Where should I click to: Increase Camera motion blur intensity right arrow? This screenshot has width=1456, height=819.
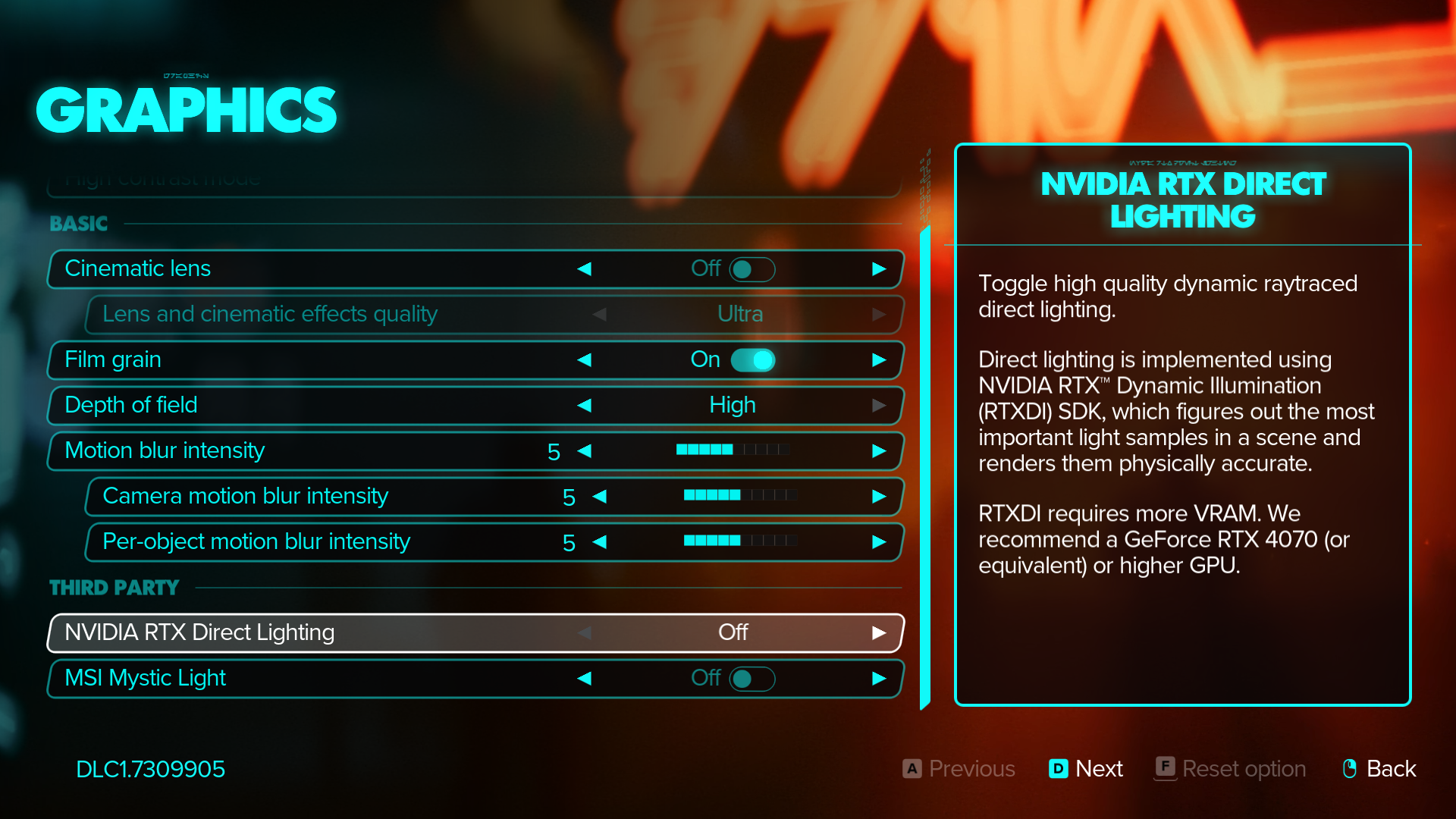[879, 497]
